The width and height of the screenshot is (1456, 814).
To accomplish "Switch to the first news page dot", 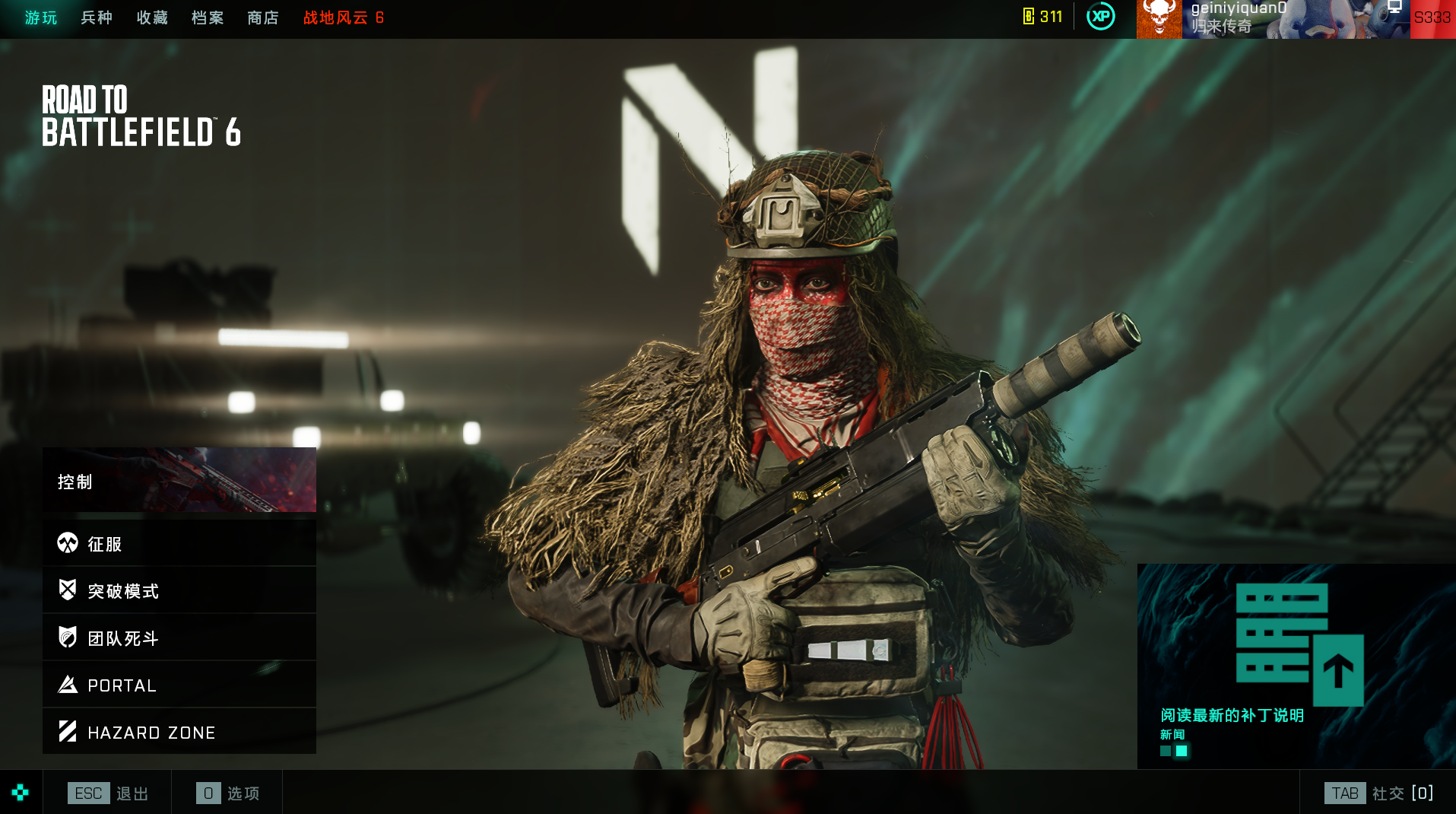I will click(x=1166, y=751).
